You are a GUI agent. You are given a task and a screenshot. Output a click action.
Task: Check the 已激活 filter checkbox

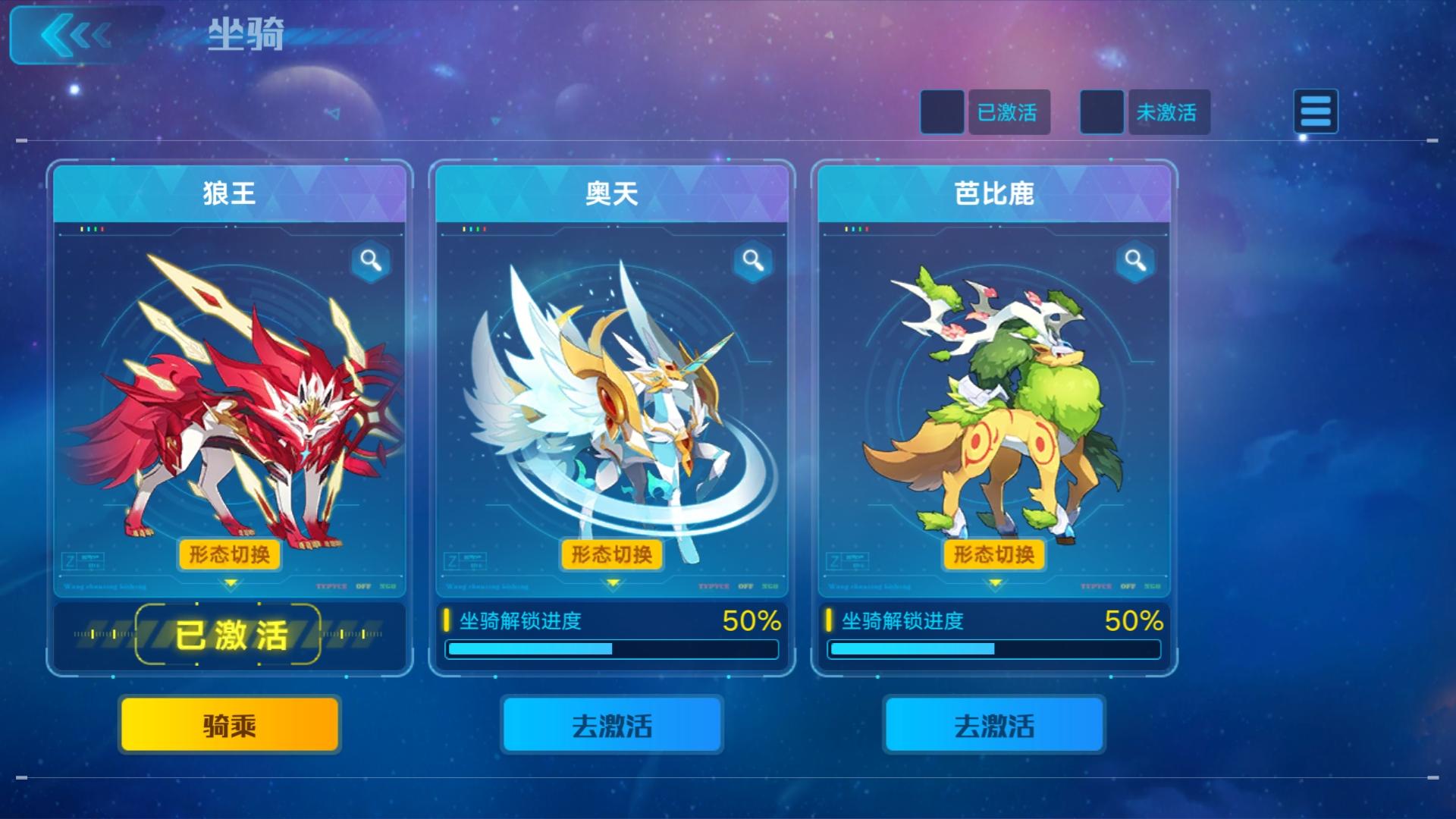pos(943,112)
